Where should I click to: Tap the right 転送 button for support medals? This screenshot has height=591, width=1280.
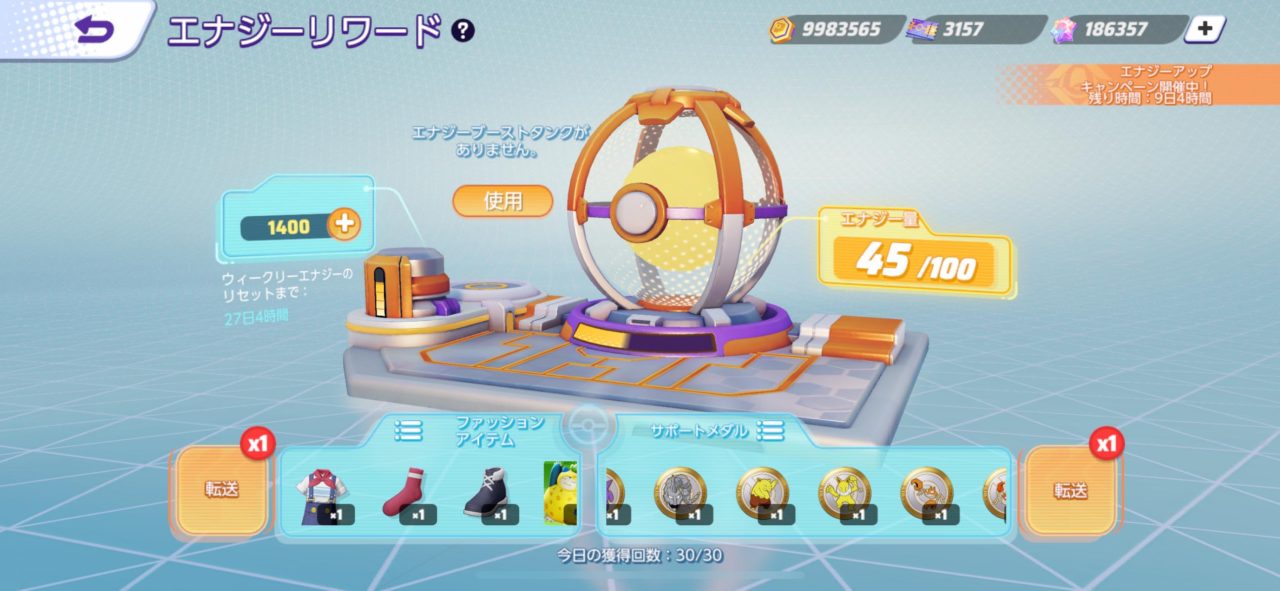click(x=1070, y=490)
